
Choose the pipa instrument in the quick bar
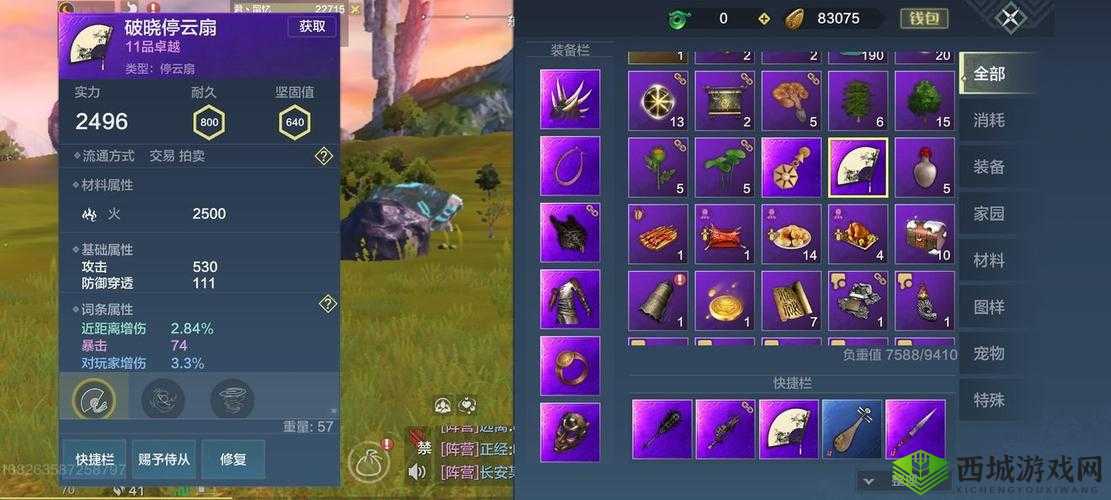pyautogui.click(x=852, y=429)
